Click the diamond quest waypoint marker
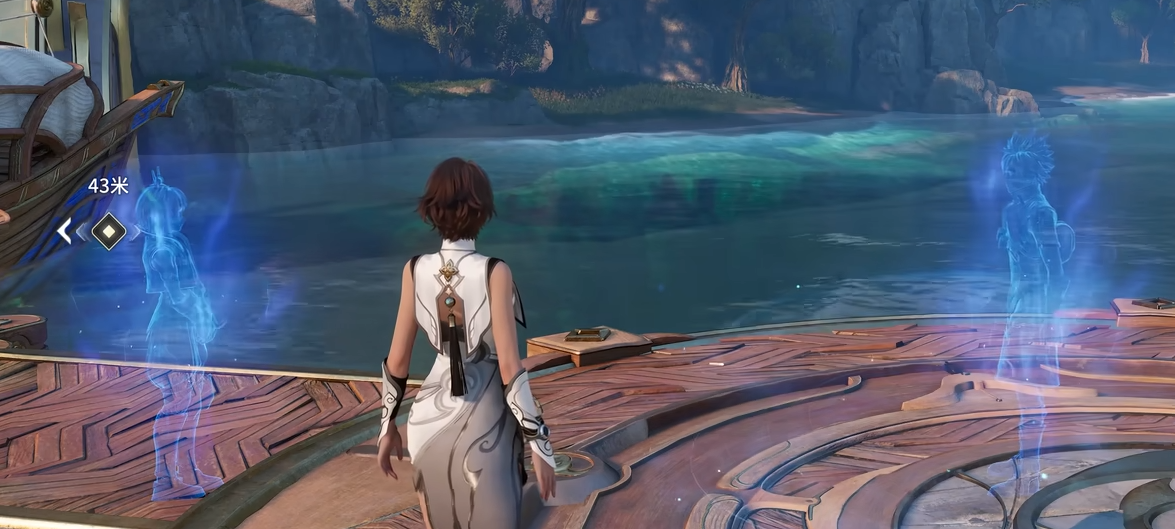The width and height of the screenshot is (1175, 529). pos(108,231)
